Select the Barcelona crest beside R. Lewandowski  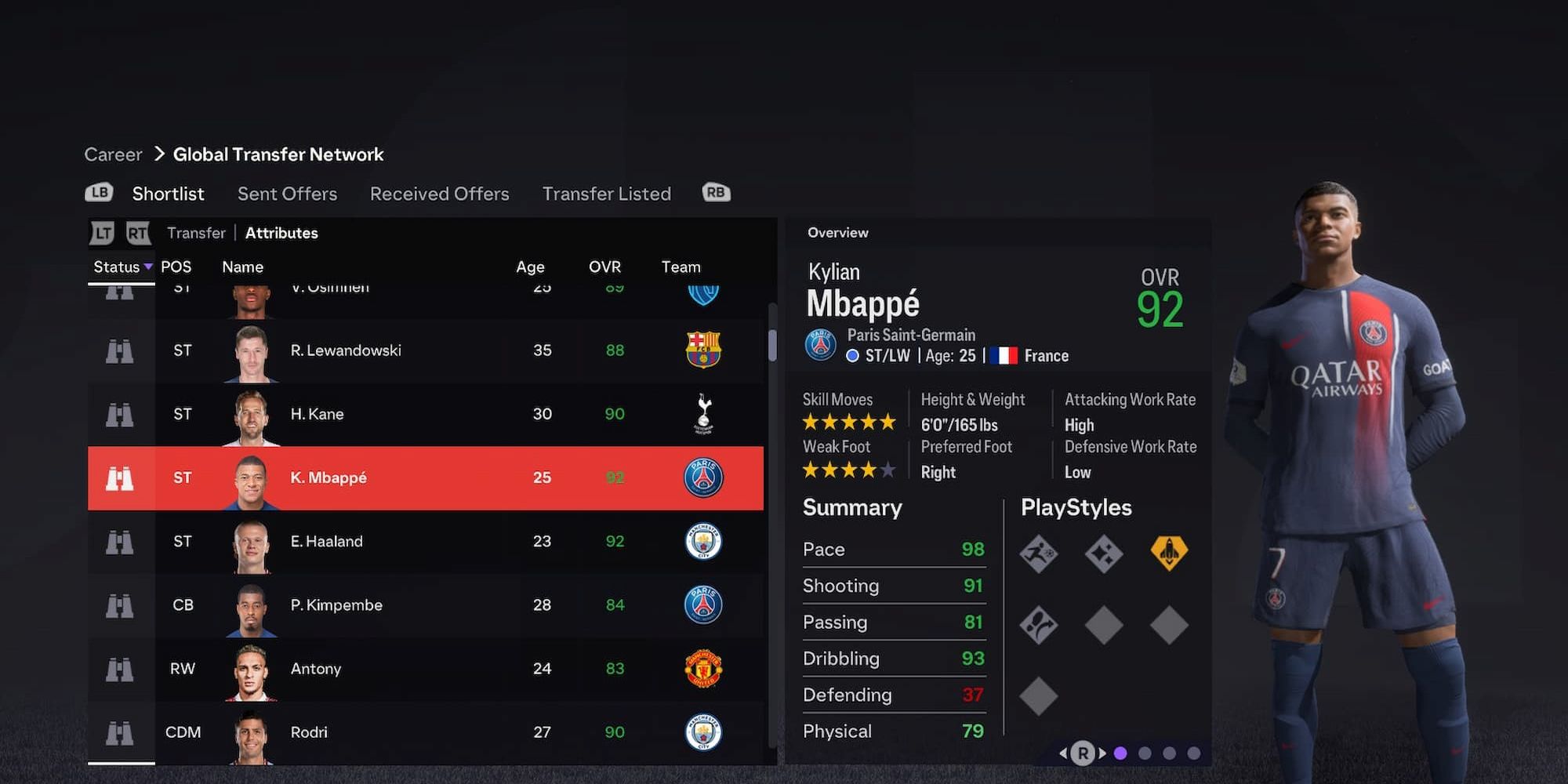(x=703, y=350)
